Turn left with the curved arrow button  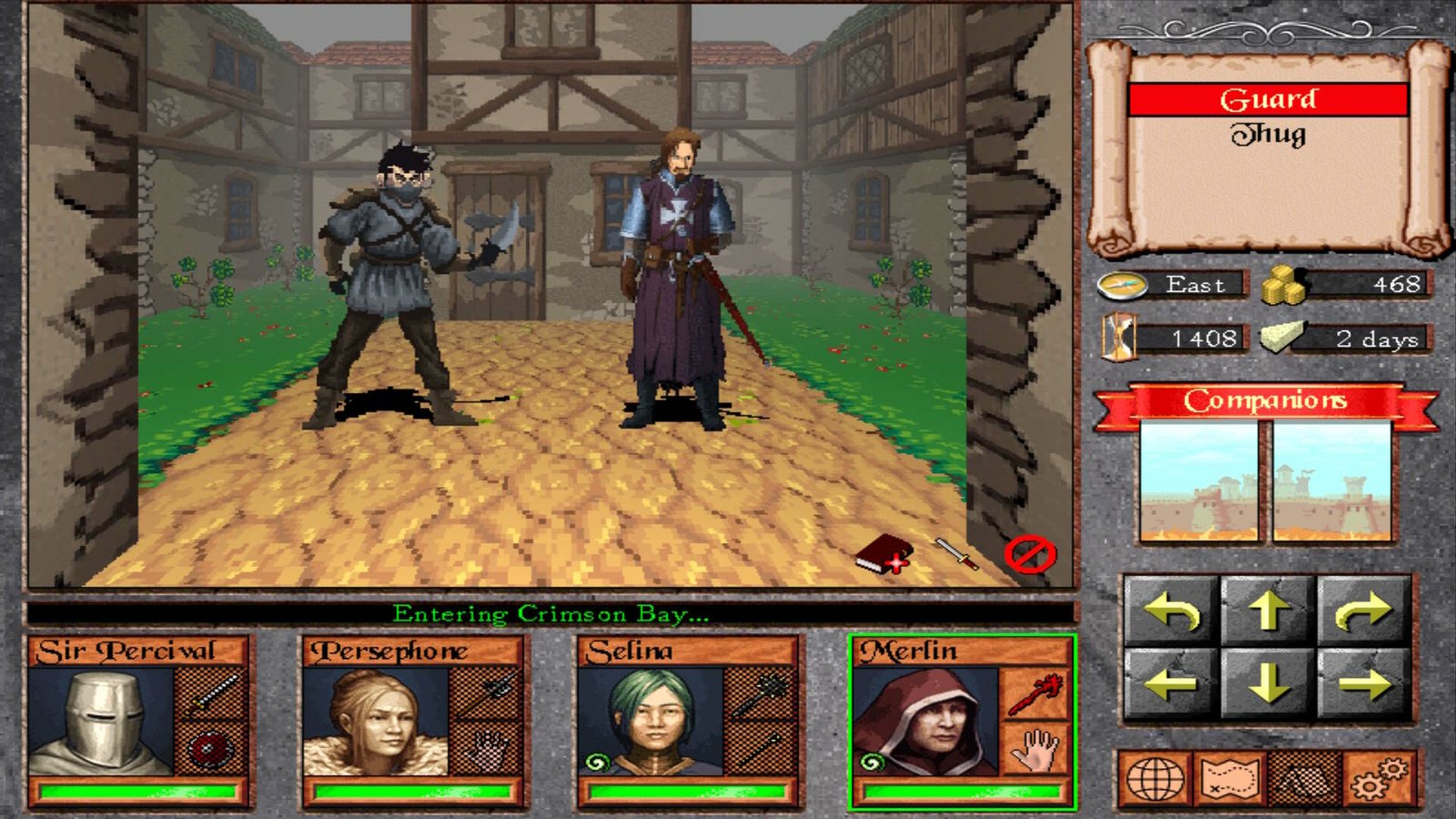[1171, 612]
